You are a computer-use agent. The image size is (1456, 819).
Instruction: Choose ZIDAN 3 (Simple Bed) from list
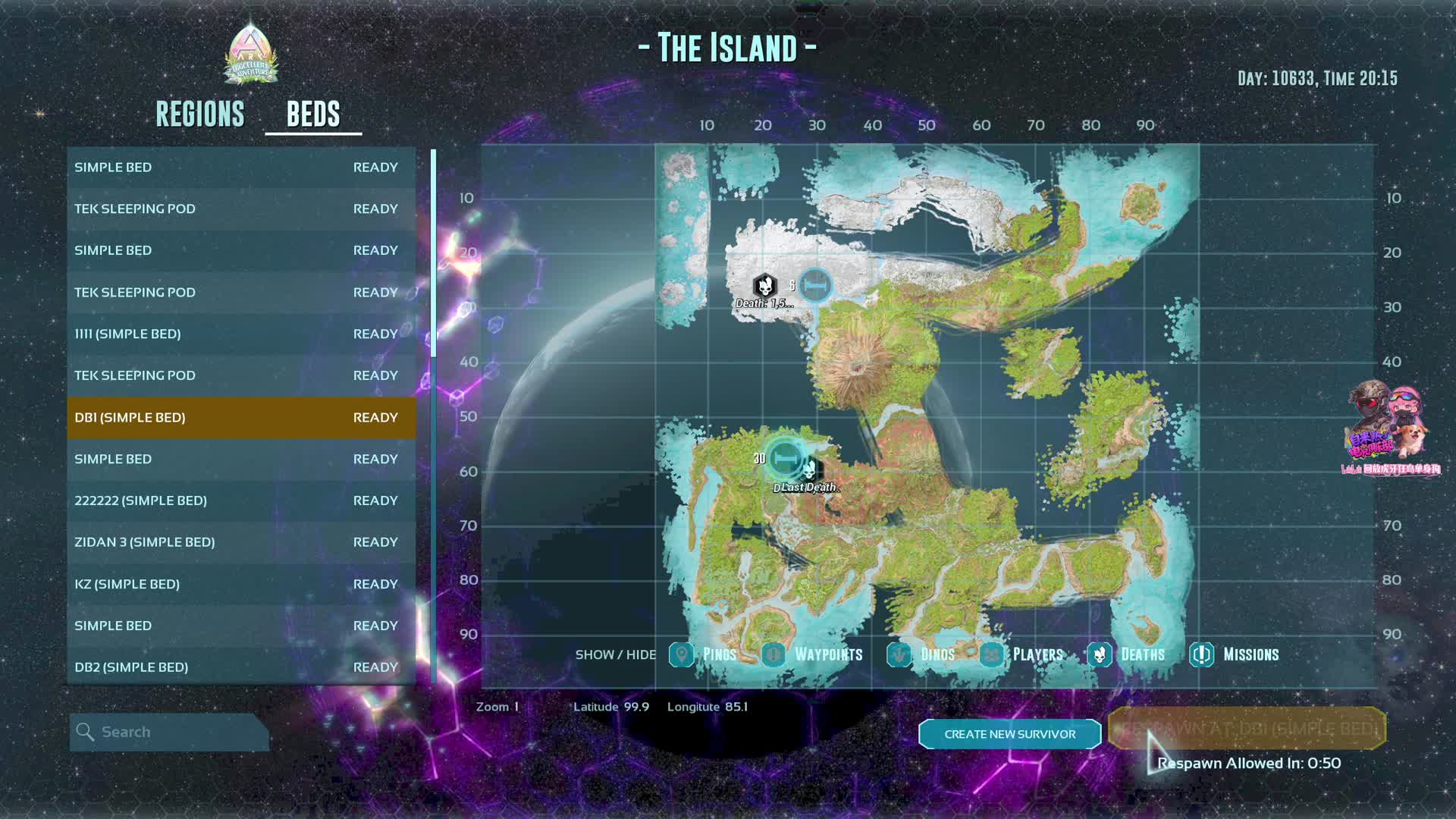point(241,543)
